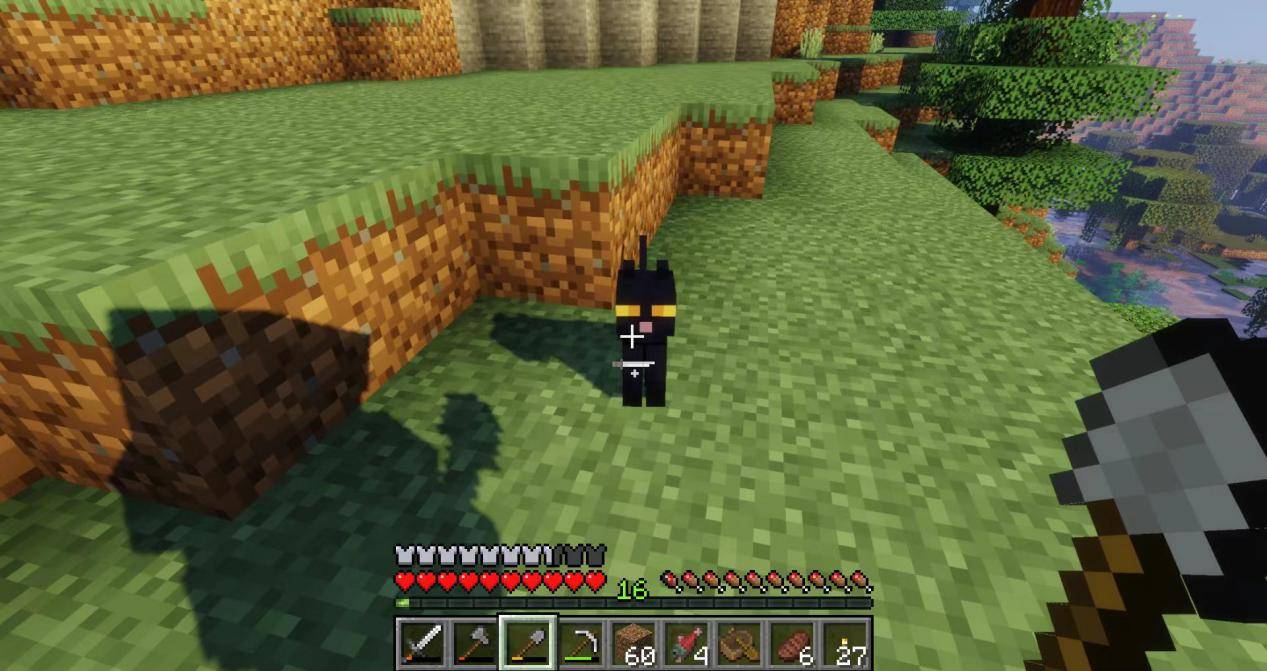The height and width of the screenshot is (671, 1267).
Task: Select the iron sword hotbar slot
Action: (x=422, y=643)
